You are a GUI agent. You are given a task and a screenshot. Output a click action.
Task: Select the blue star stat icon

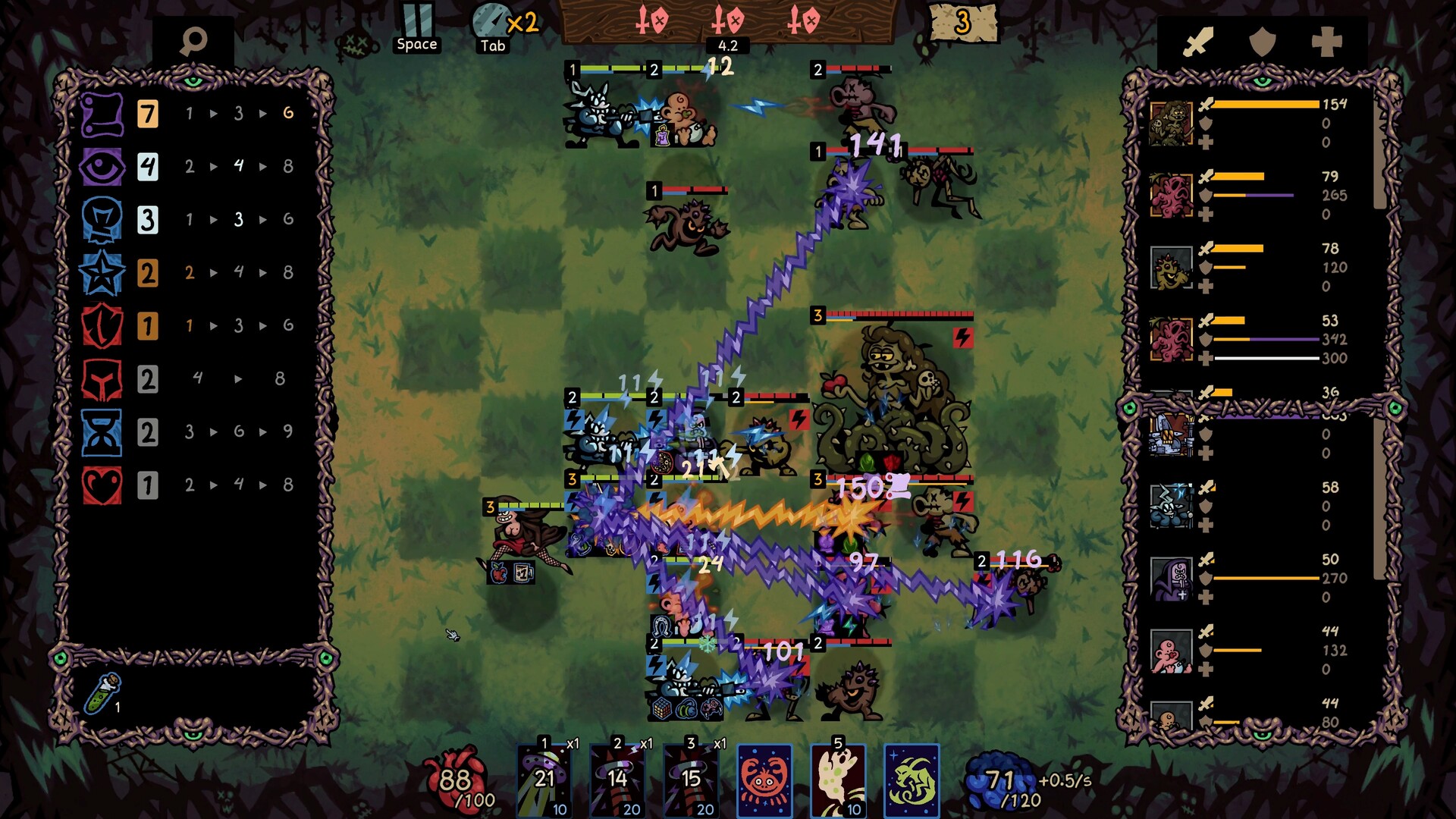tap(102, 273)
